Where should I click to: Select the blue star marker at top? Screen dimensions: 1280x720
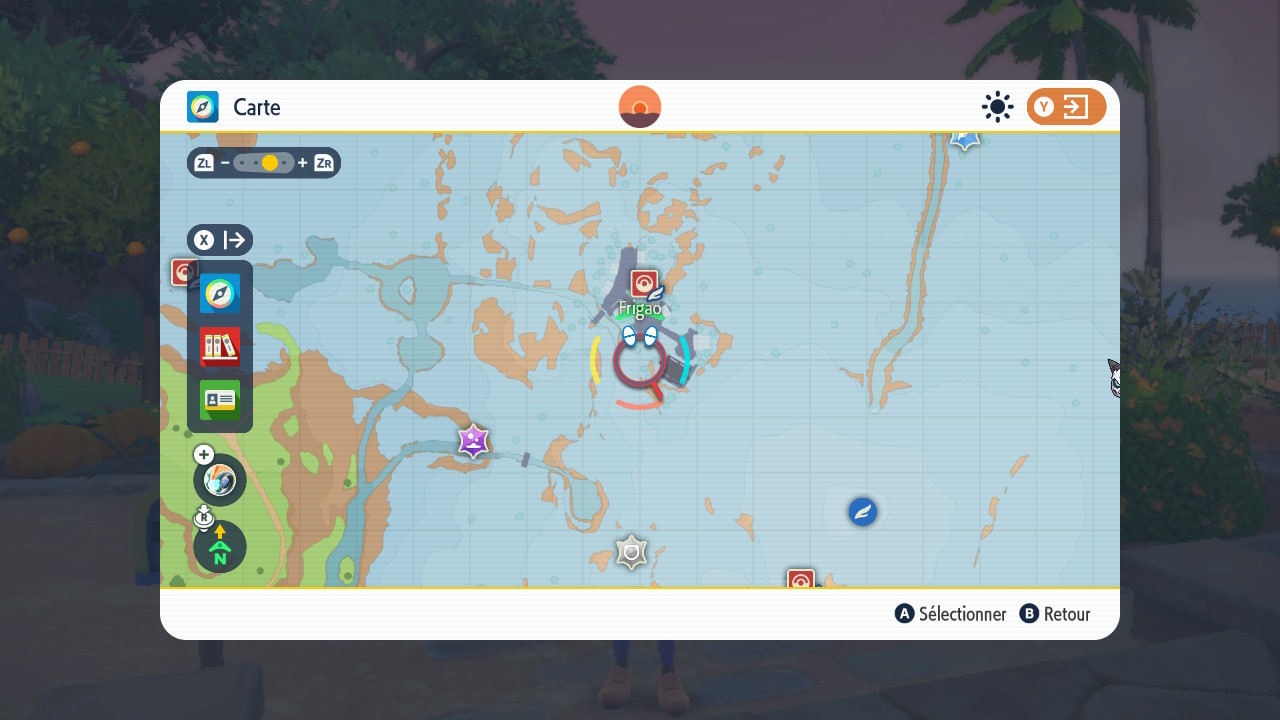click(x=964, y=139)
